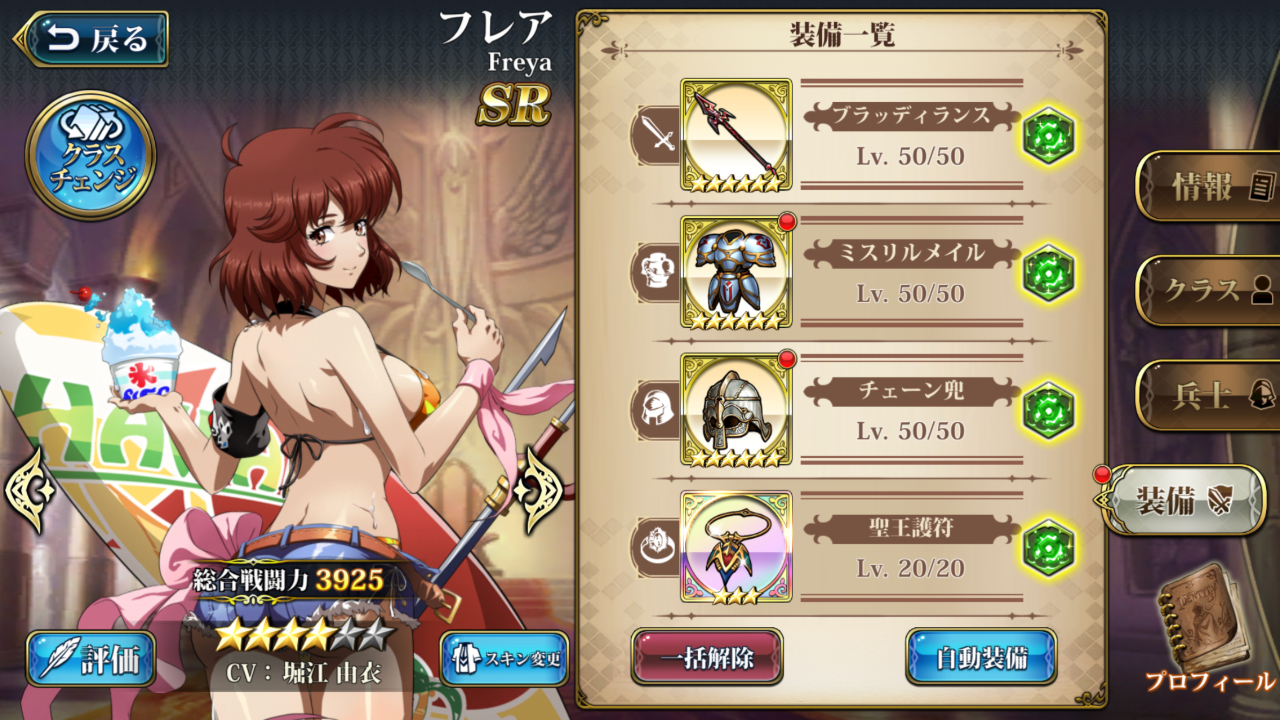Open the 評価 evaluation button
Screen dimensions: 1280x720
[91, 659]
